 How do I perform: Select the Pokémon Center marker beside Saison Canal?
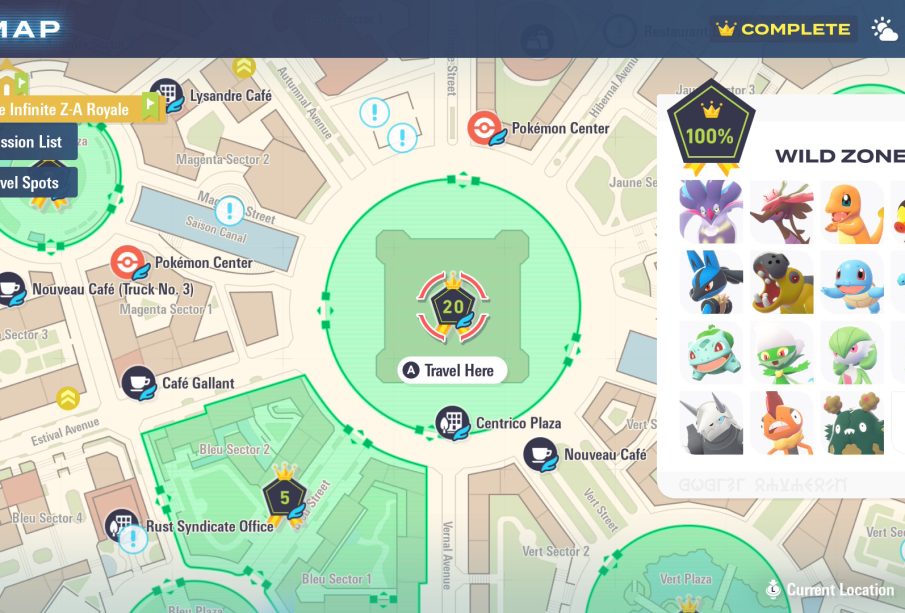(128, 263)
